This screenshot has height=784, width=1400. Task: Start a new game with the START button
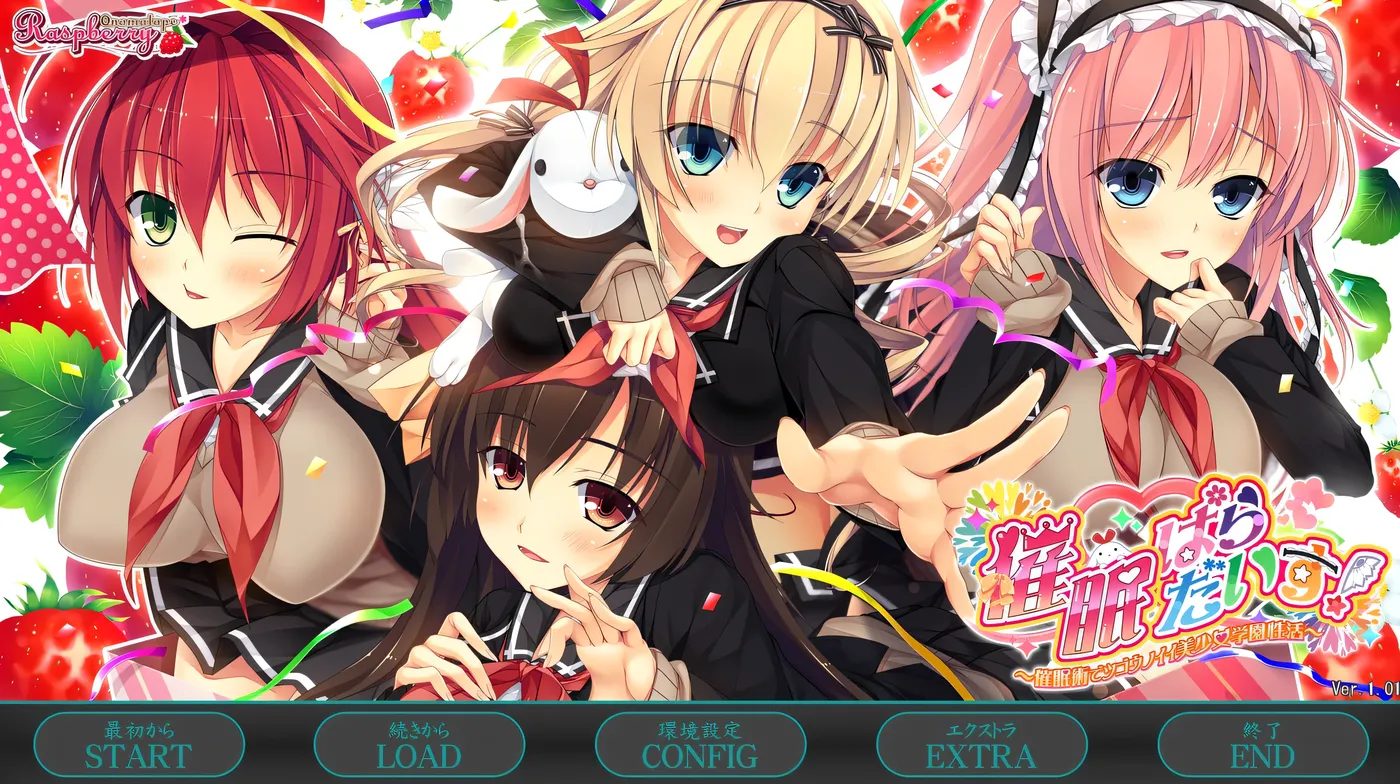(139, 744)
